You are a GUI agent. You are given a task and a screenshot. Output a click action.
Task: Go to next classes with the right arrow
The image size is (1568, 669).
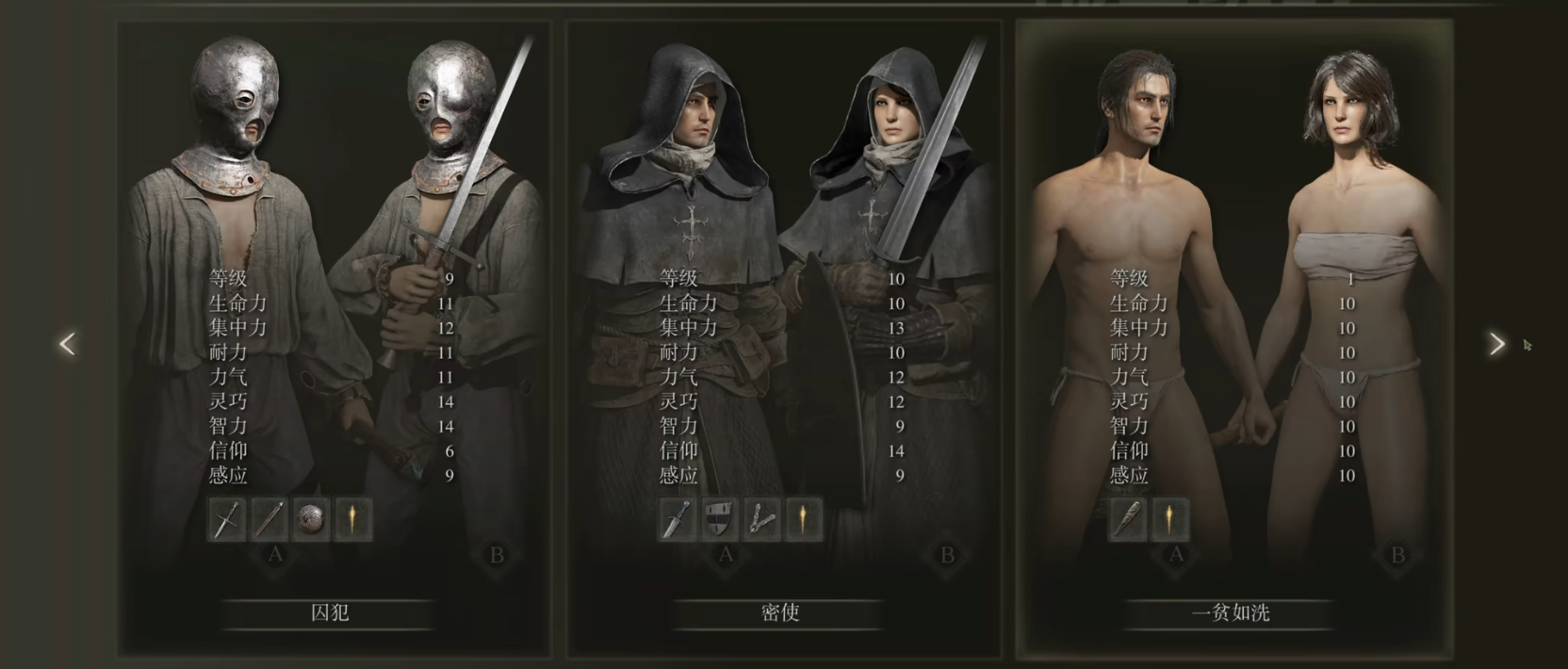(x=1496, y=344)
